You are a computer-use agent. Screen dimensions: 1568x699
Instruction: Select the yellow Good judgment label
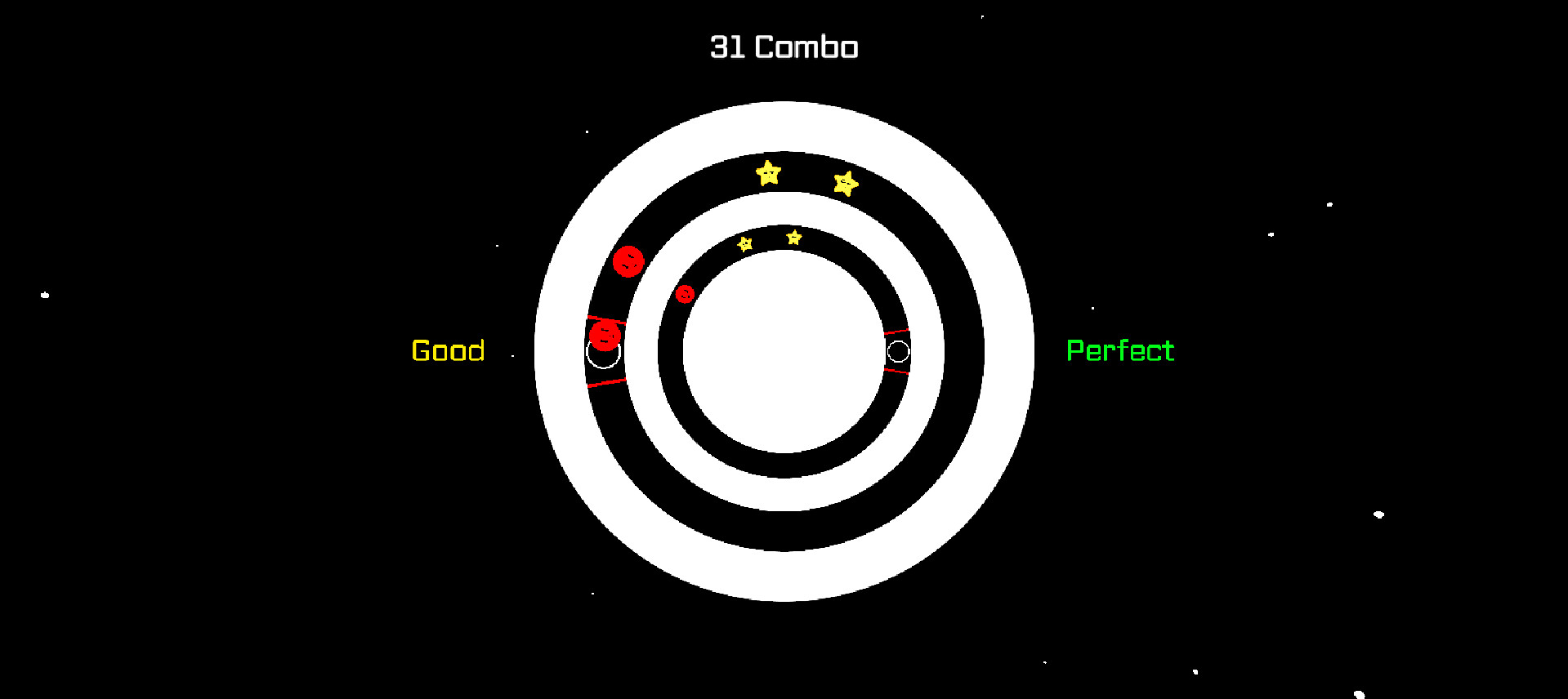click(448, 351)
